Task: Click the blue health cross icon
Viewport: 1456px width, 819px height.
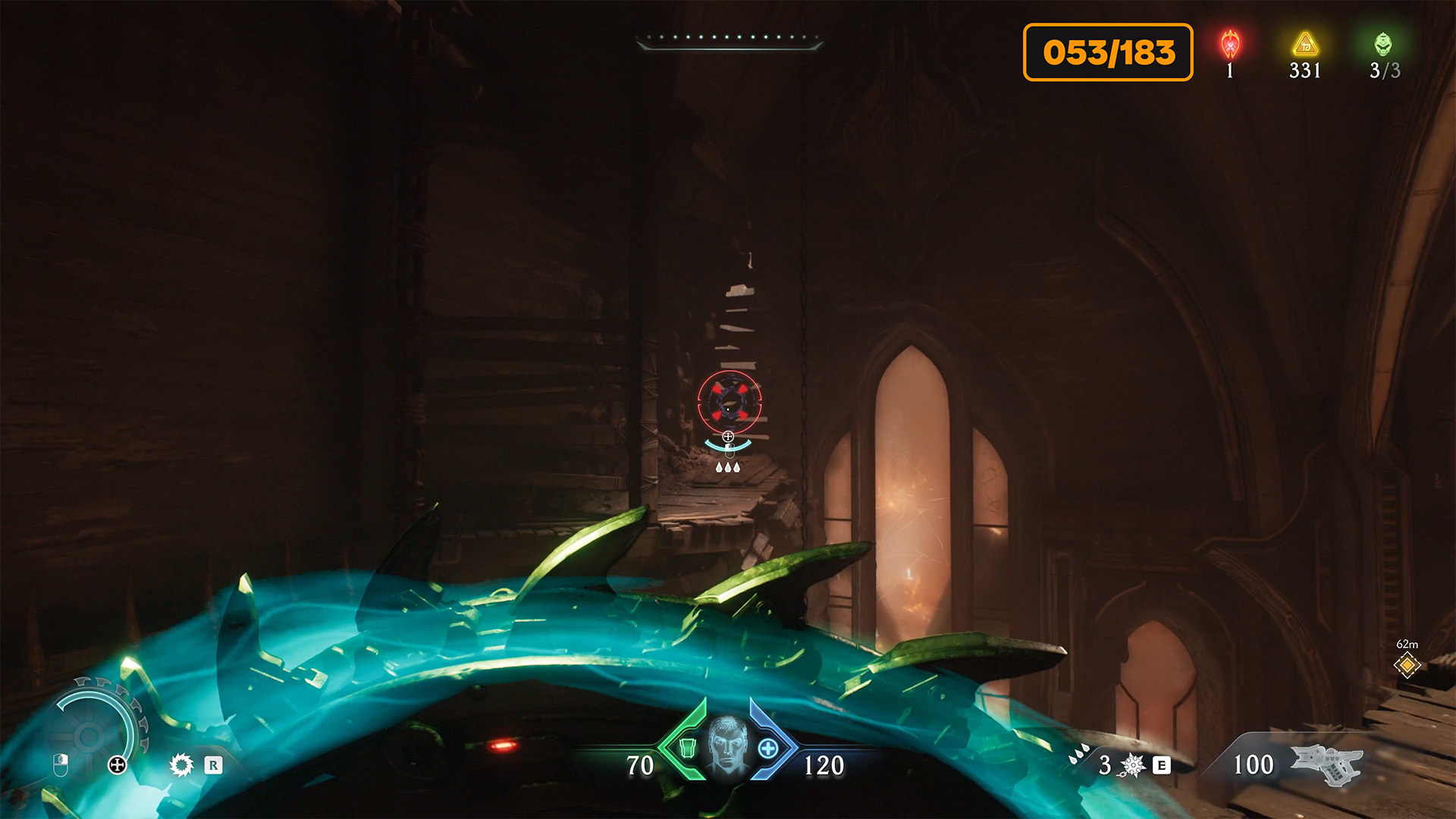Action: pyautogui.click(x=768, y=748)
